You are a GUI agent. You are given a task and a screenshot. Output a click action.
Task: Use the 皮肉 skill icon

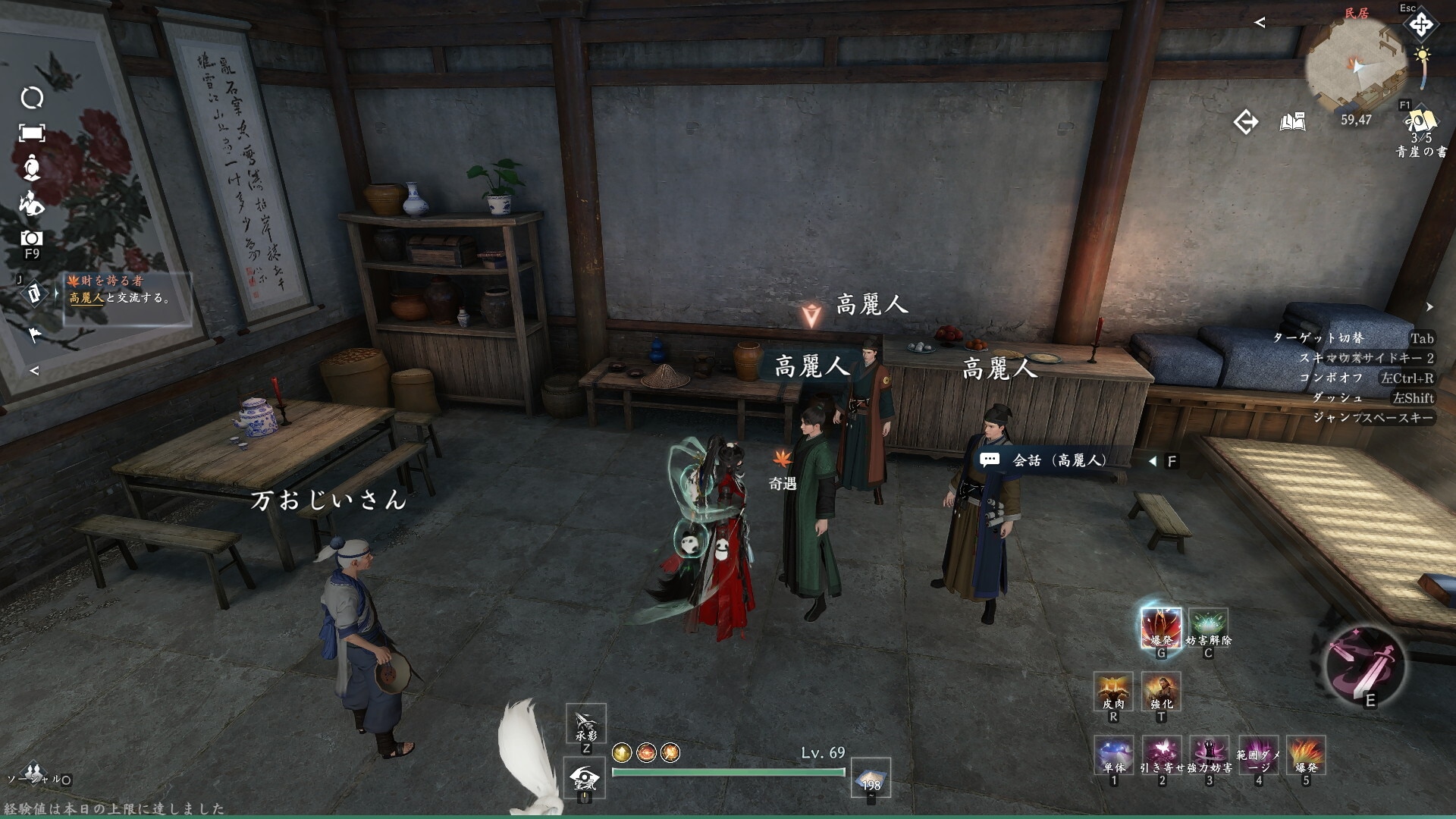point(1113,691)
